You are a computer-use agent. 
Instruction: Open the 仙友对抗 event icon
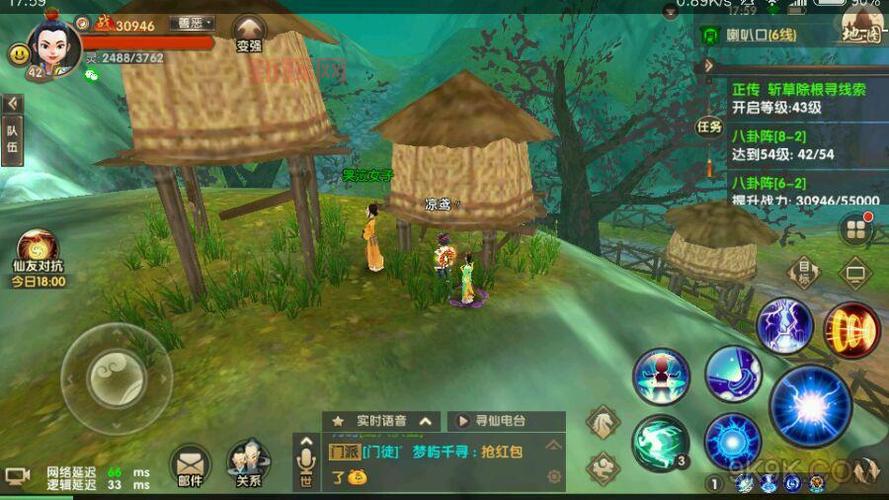37,254
